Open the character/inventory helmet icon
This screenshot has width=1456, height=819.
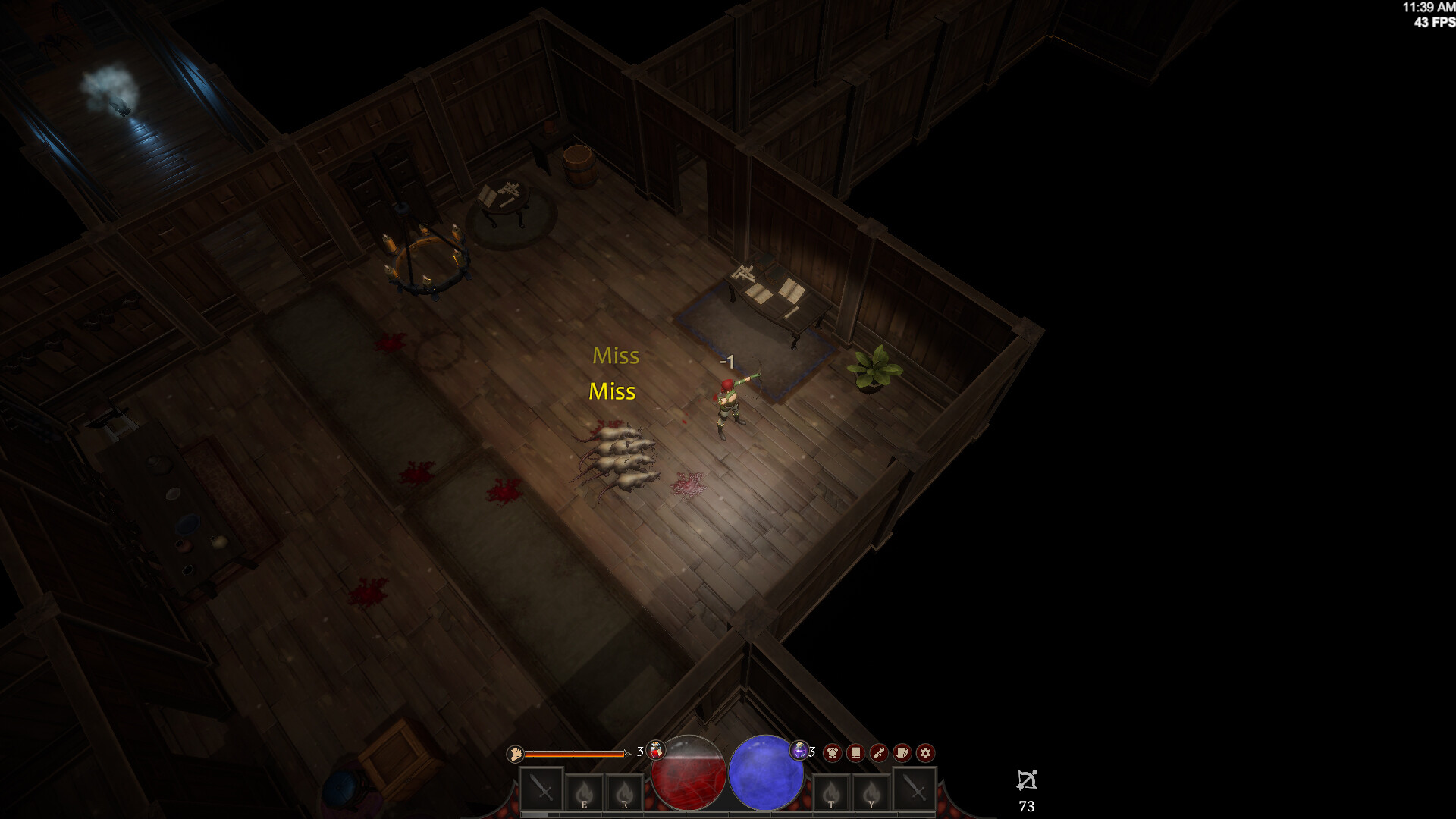click(x=833, y=753)
